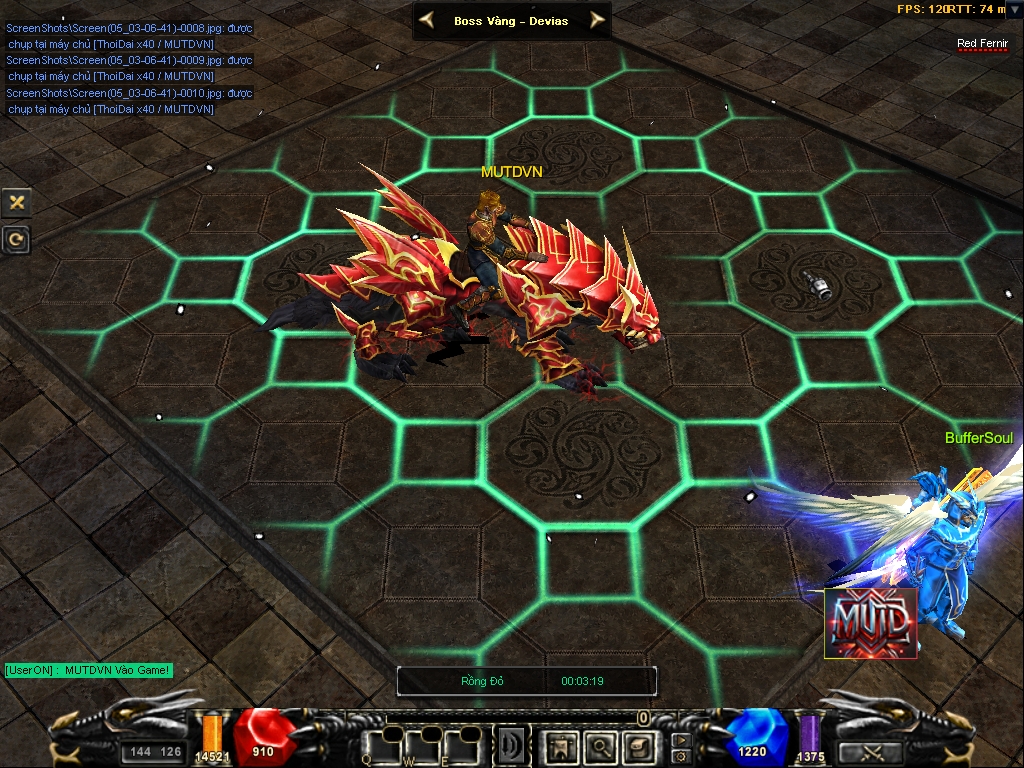This screenshot has width=1024, height=768.
Task: Click the crossed-tools button on the left edge
Action: coord(17,202)
